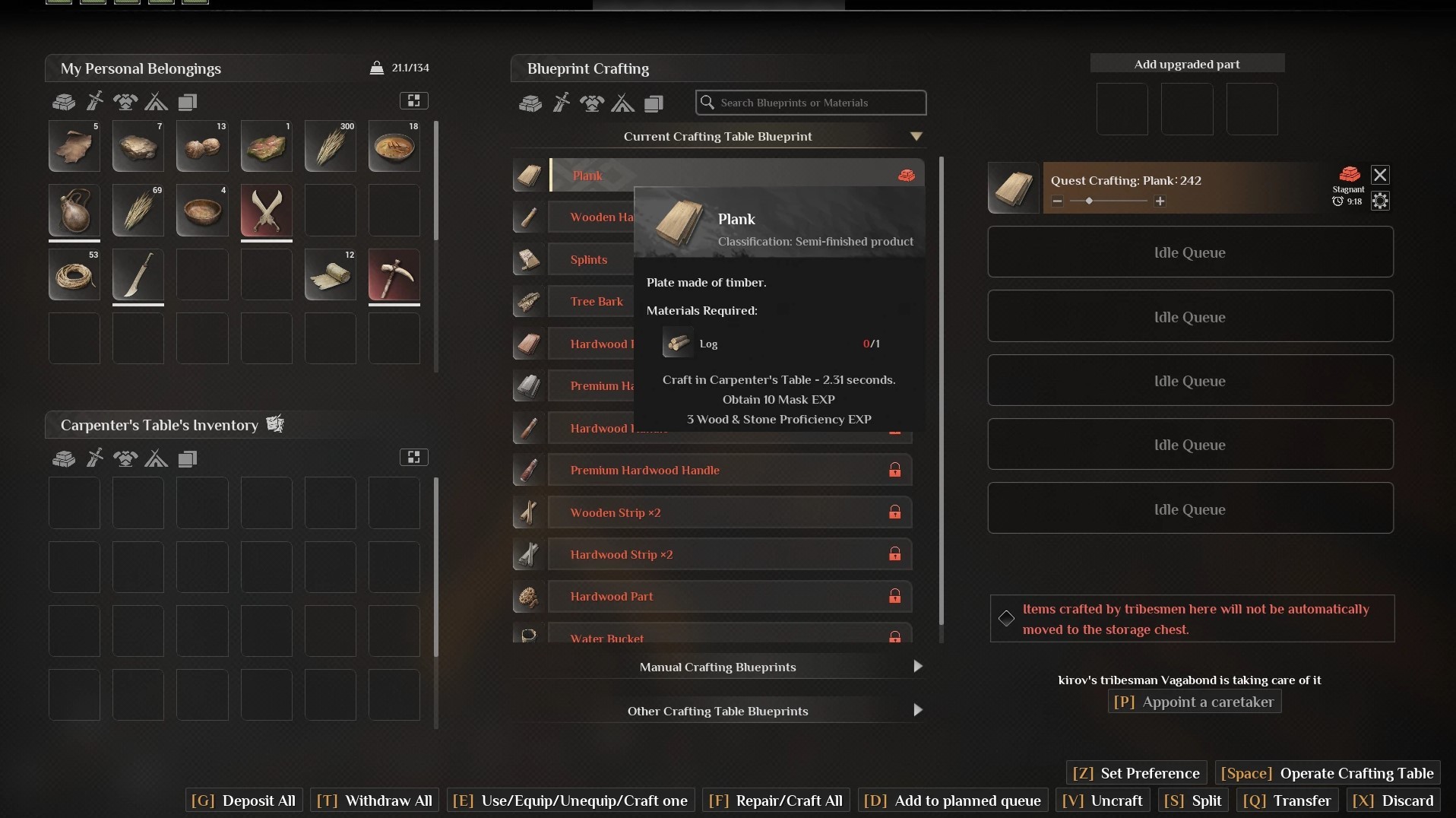Decrease the Plank crafting quantity with minus
This screenshot has height=818, width=1456.
(x=1057, y=201)
